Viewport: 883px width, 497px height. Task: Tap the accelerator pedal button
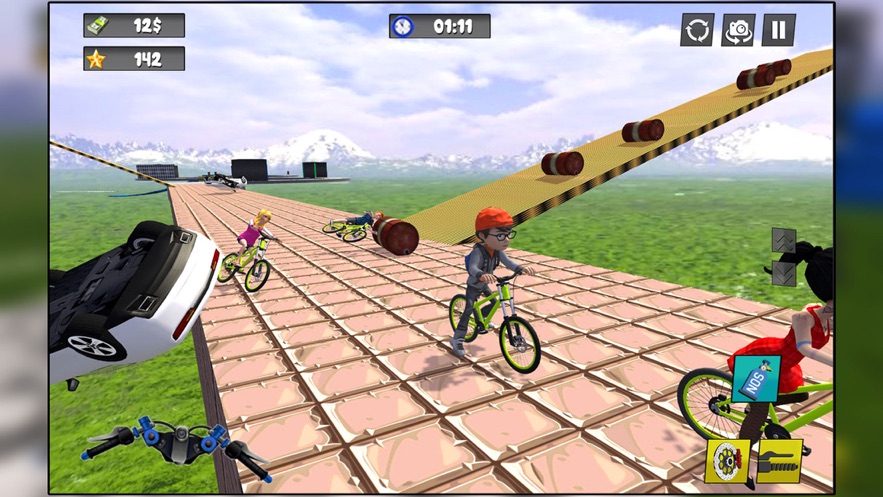pyautogui.click(x=780, y=461)
